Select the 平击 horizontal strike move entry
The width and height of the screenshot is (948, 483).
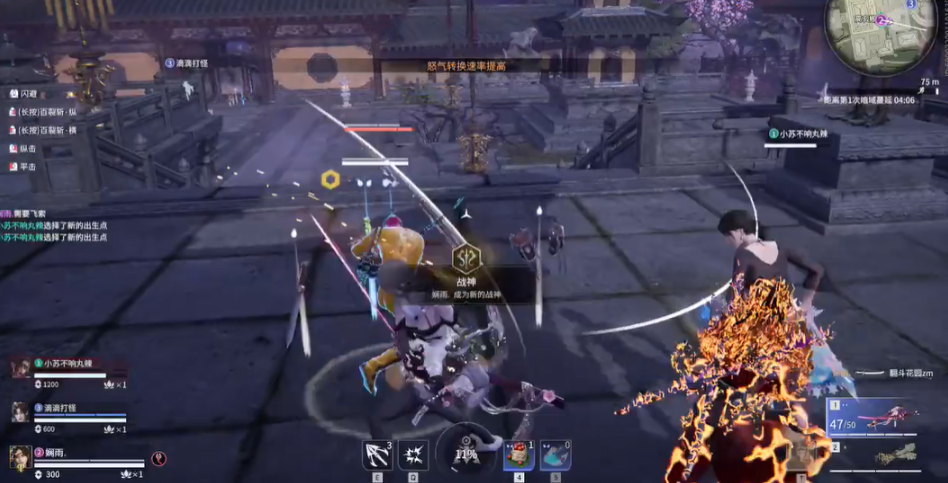click(26, 166)
